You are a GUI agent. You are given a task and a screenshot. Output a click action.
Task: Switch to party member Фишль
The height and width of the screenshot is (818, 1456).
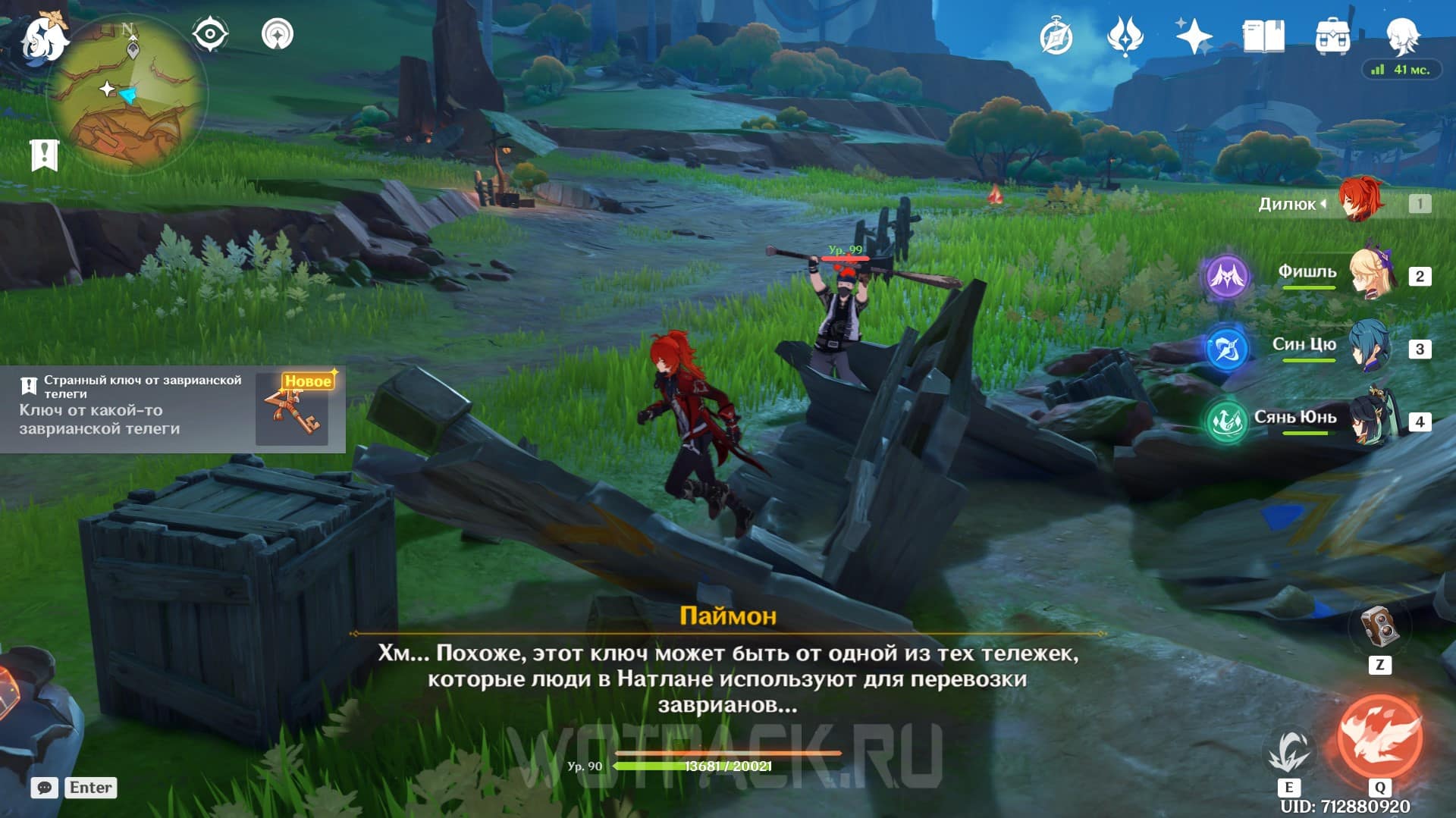click(1371, 275)
